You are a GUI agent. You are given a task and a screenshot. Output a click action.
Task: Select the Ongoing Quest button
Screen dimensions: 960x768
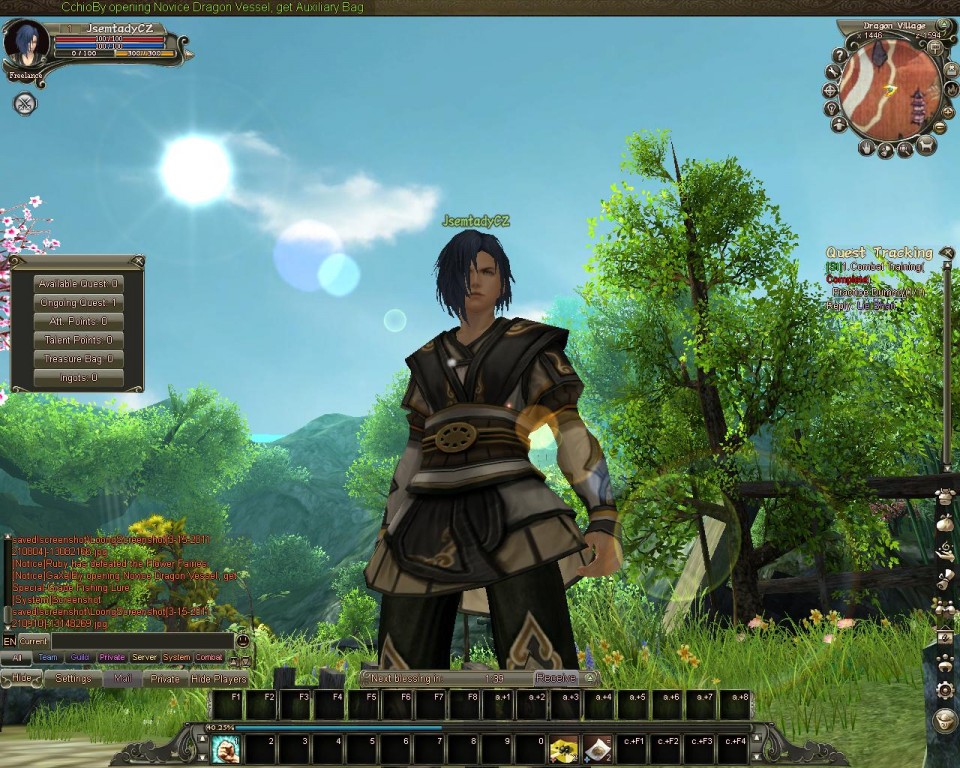(78, 303)
